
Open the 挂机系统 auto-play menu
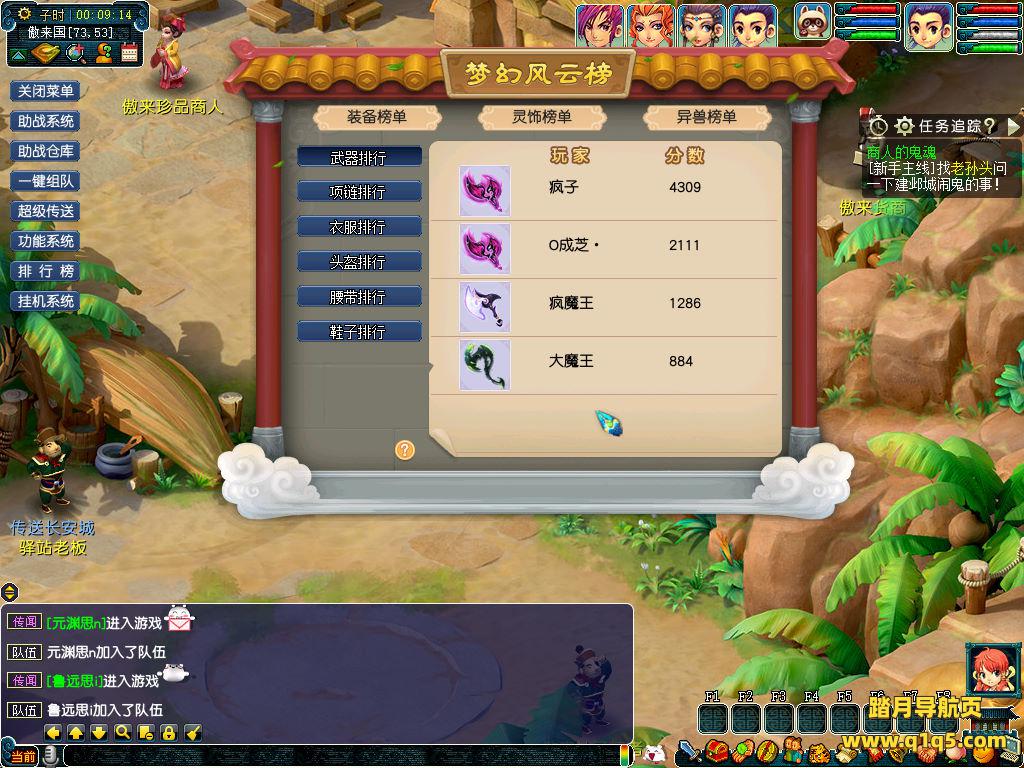(x=45, y=301)
